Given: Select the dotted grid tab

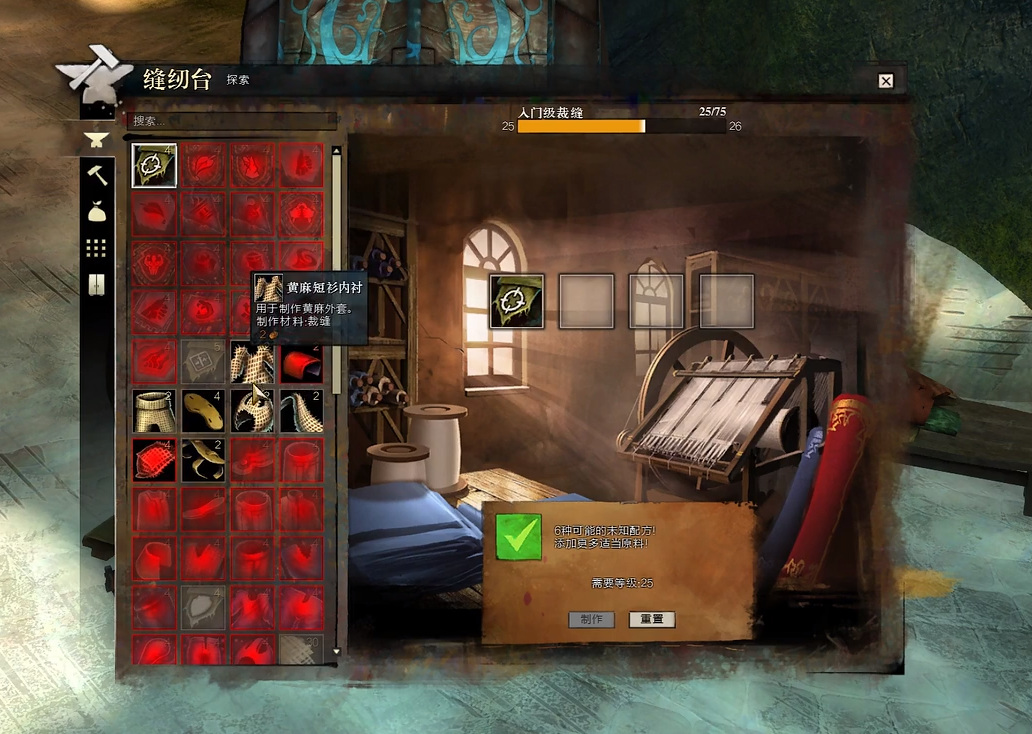Looking at the screenshot, I should click(97, 247).
